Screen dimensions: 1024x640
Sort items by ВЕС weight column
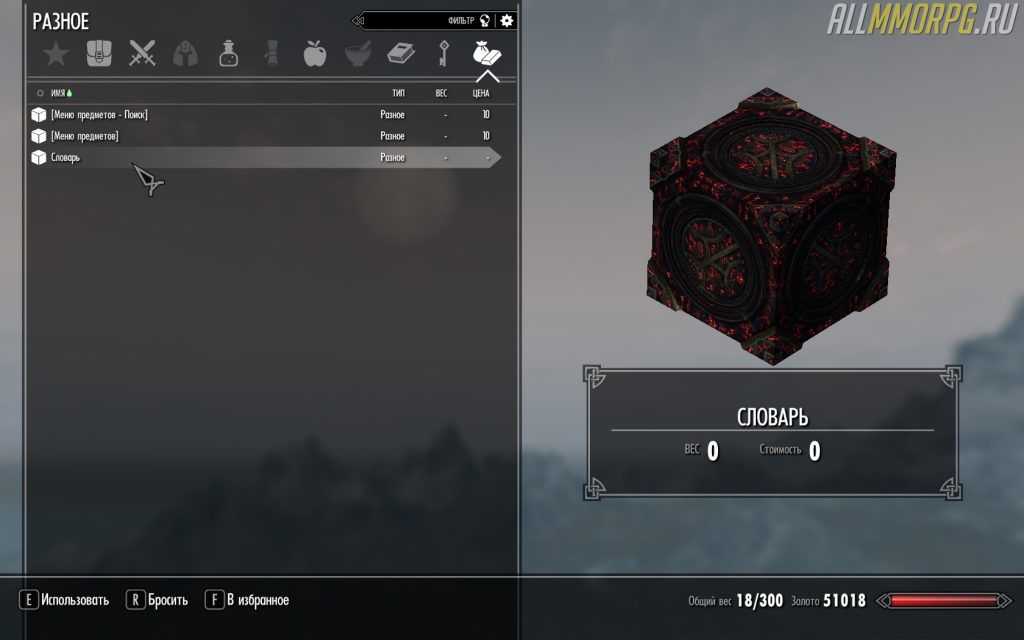click(441, 92)
